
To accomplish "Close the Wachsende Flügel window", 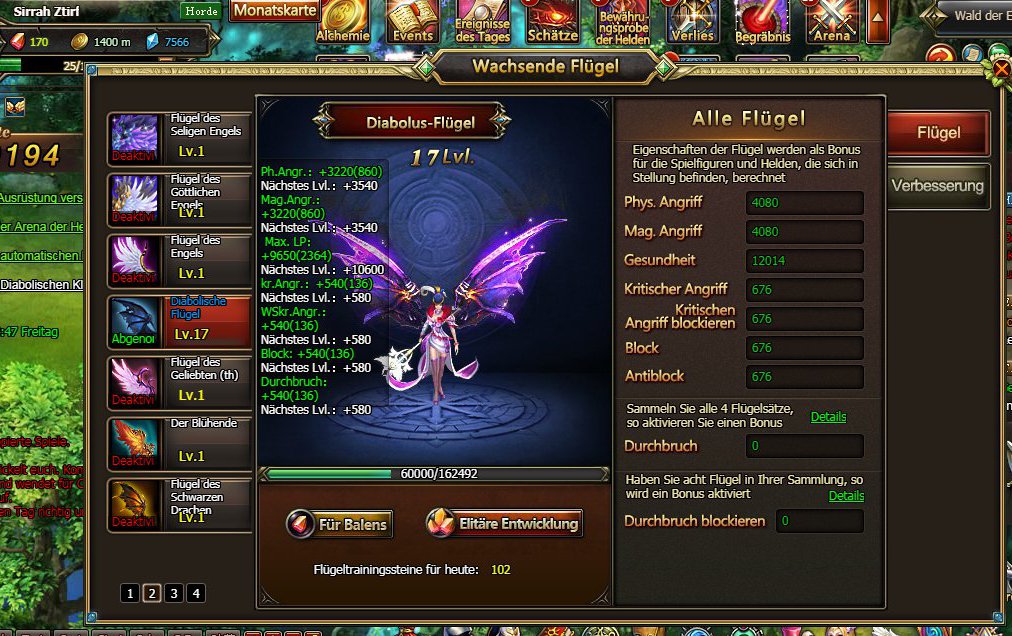I will click(1000, 68).
